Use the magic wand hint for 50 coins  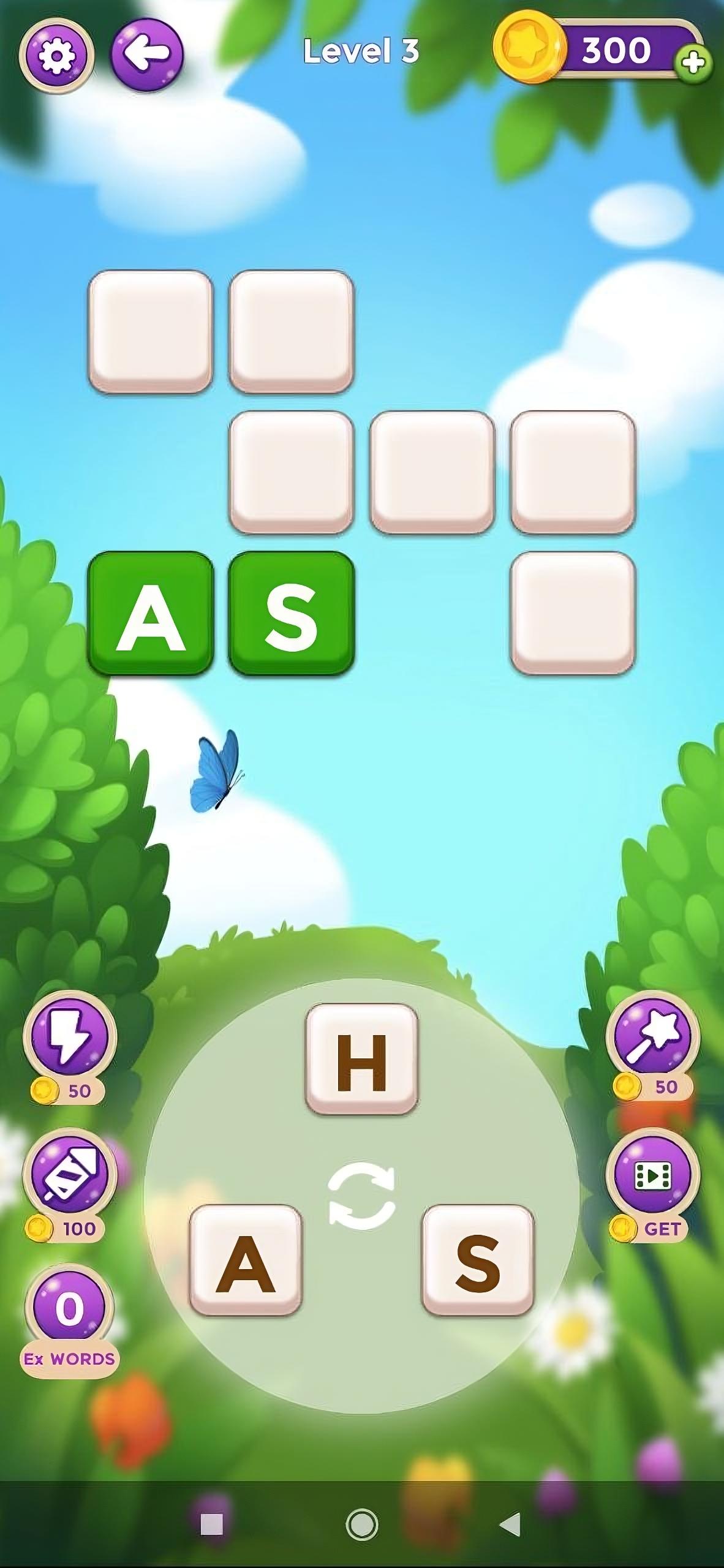tap(652, 1035)
